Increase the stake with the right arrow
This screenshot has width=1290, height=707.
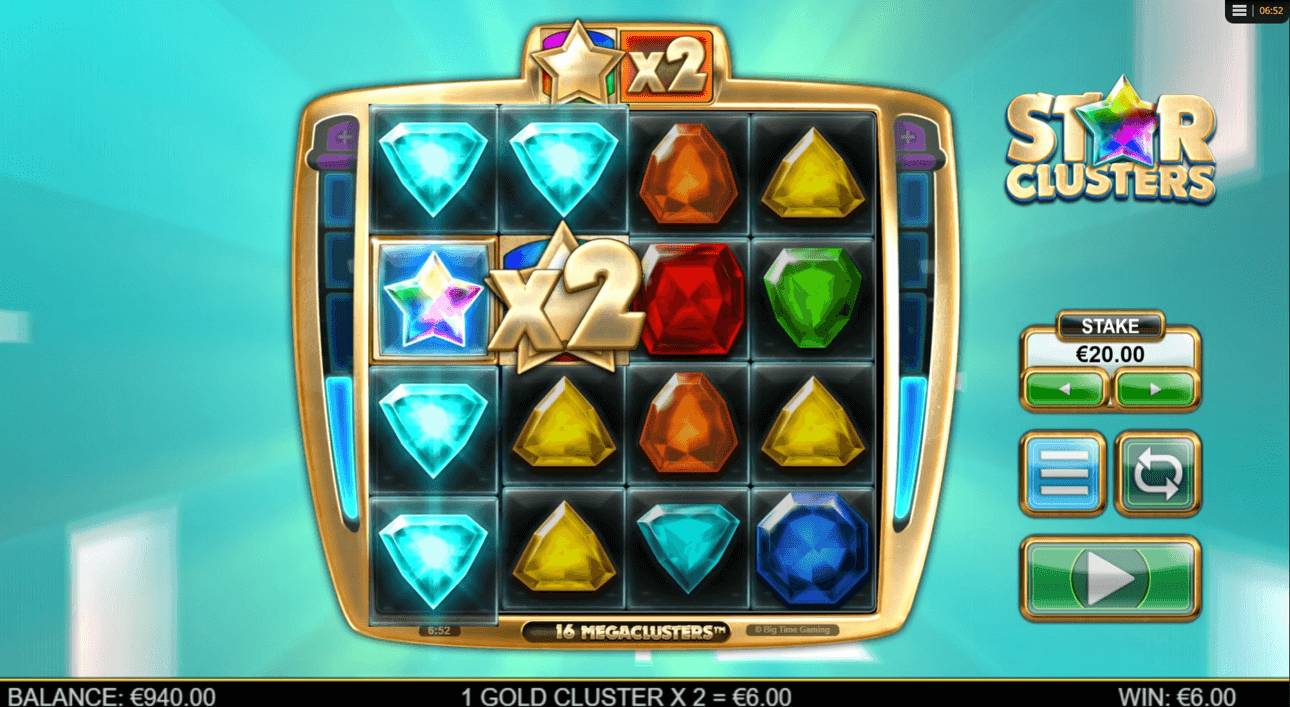click(x=1155, y=390)
